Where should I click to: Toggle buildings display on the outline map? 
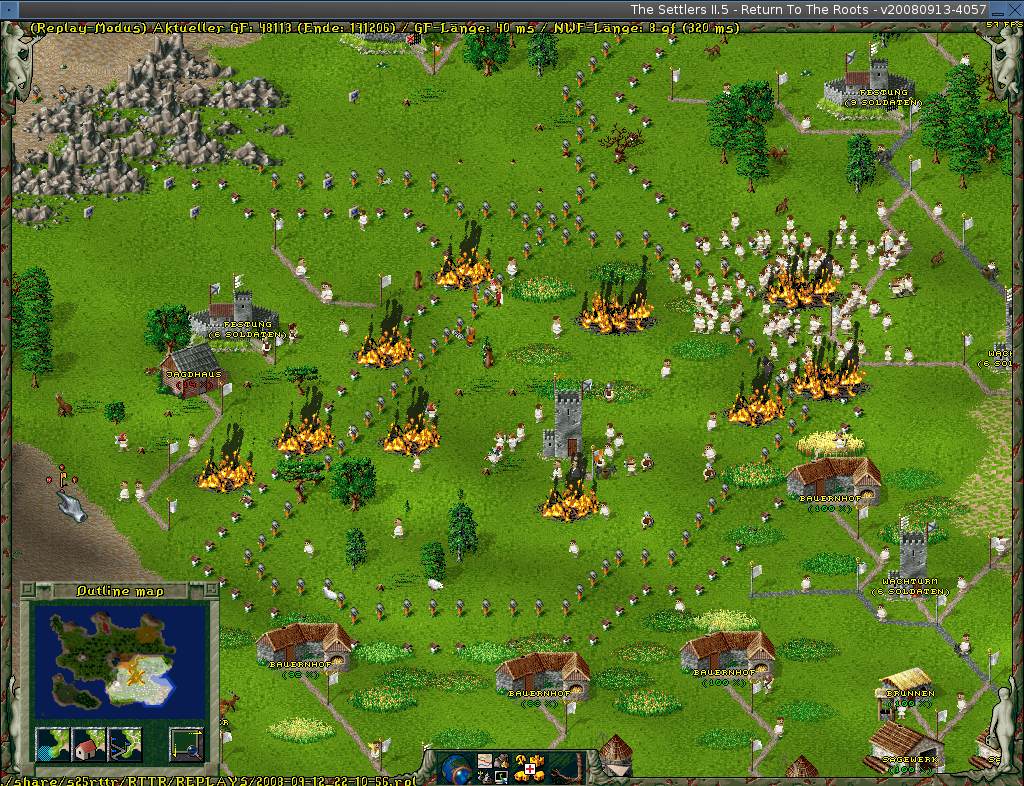click(88, 743)
